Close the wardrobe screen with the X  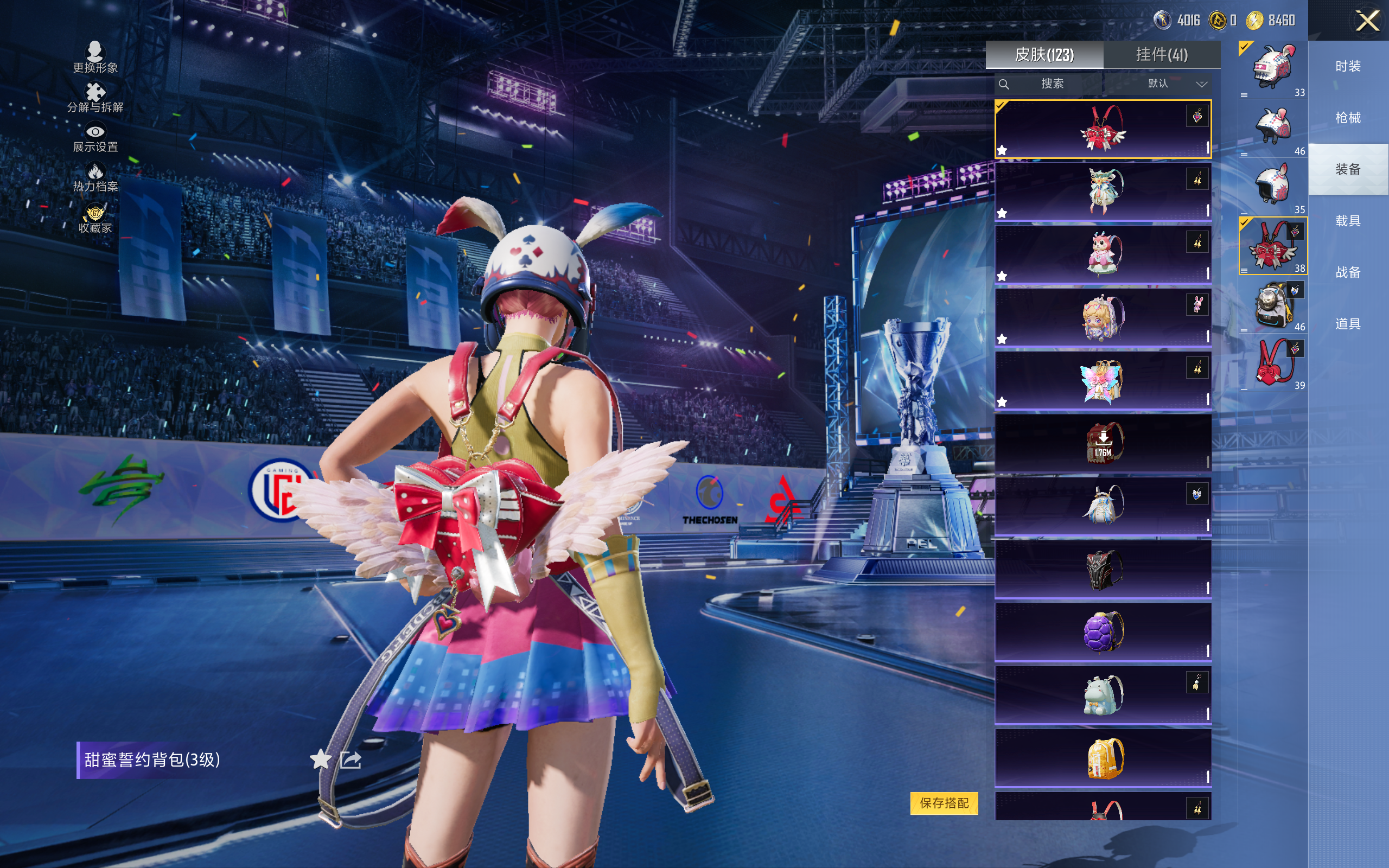coord(1367,21)
